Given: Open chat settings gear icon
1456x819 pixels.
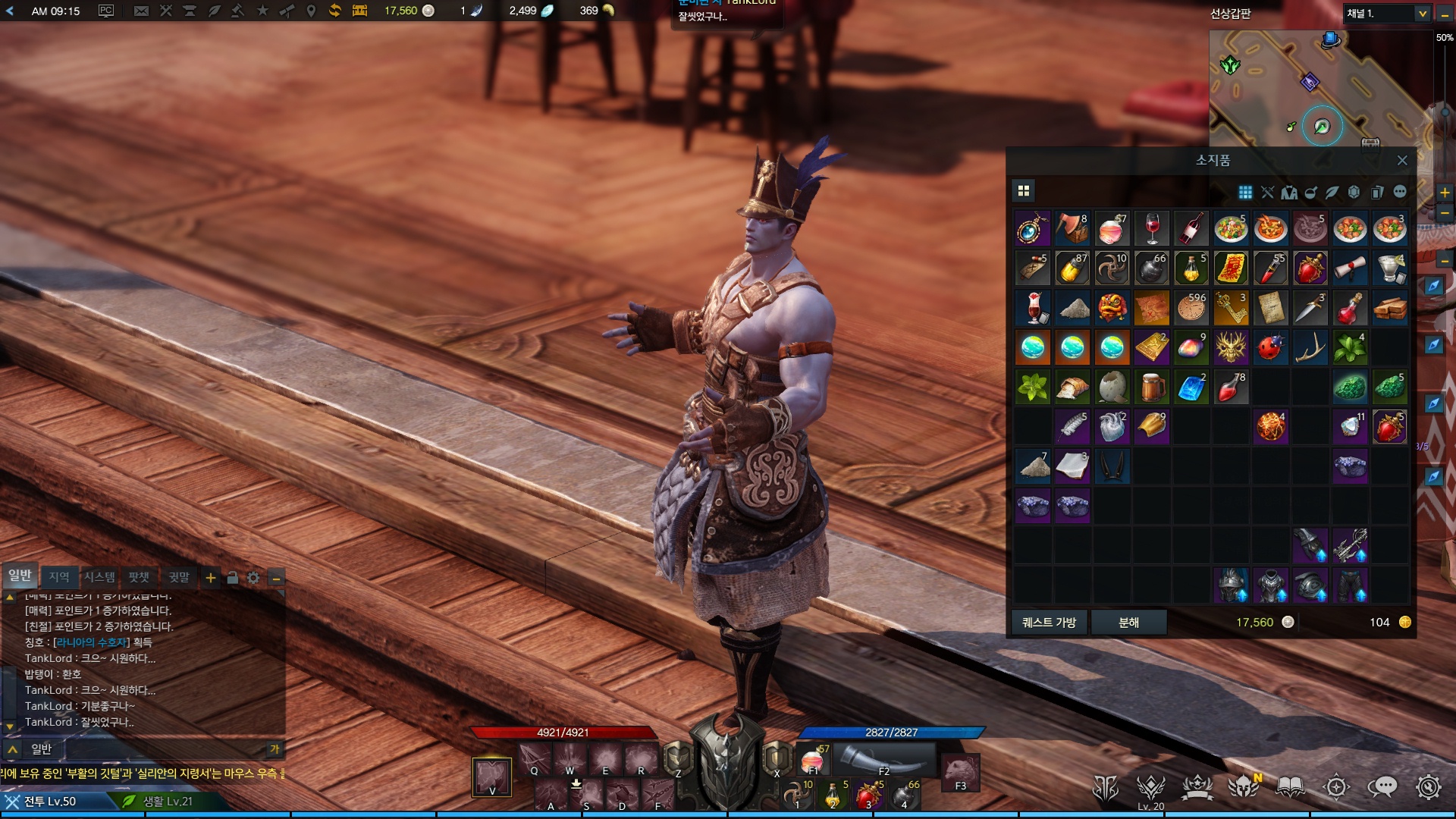Looking at the screenshot, I should pos(253,579).
